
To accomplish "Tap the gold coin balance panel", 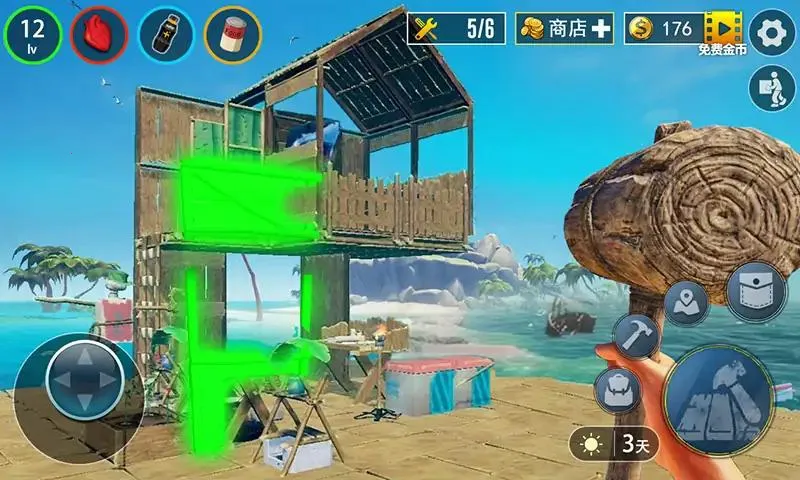I will (663, 29).
